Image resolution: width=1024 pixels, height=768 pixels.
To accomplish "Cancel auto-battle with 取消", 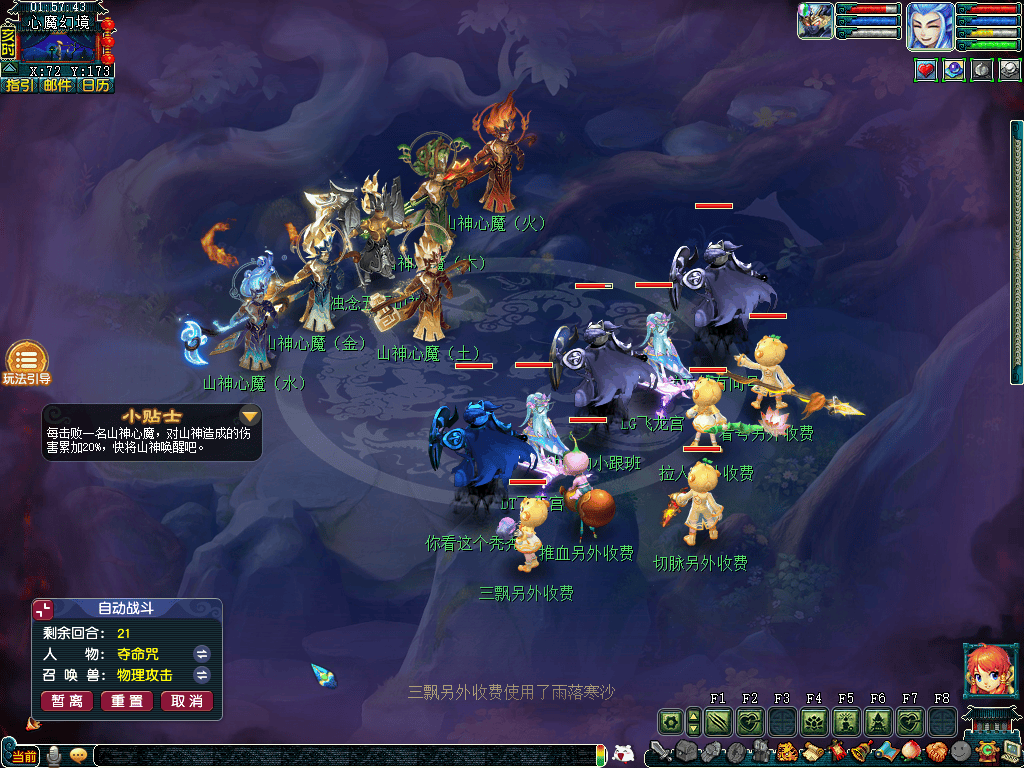I will tap(187, 701).
